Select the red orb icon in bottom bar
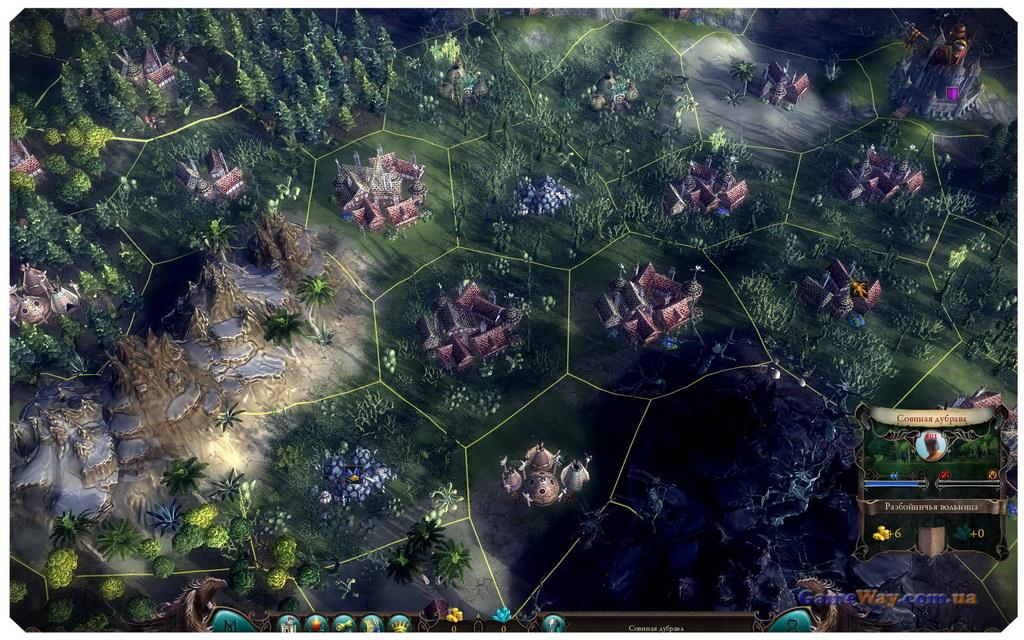This screenshot has width=1024, height=640. [314, 624]
